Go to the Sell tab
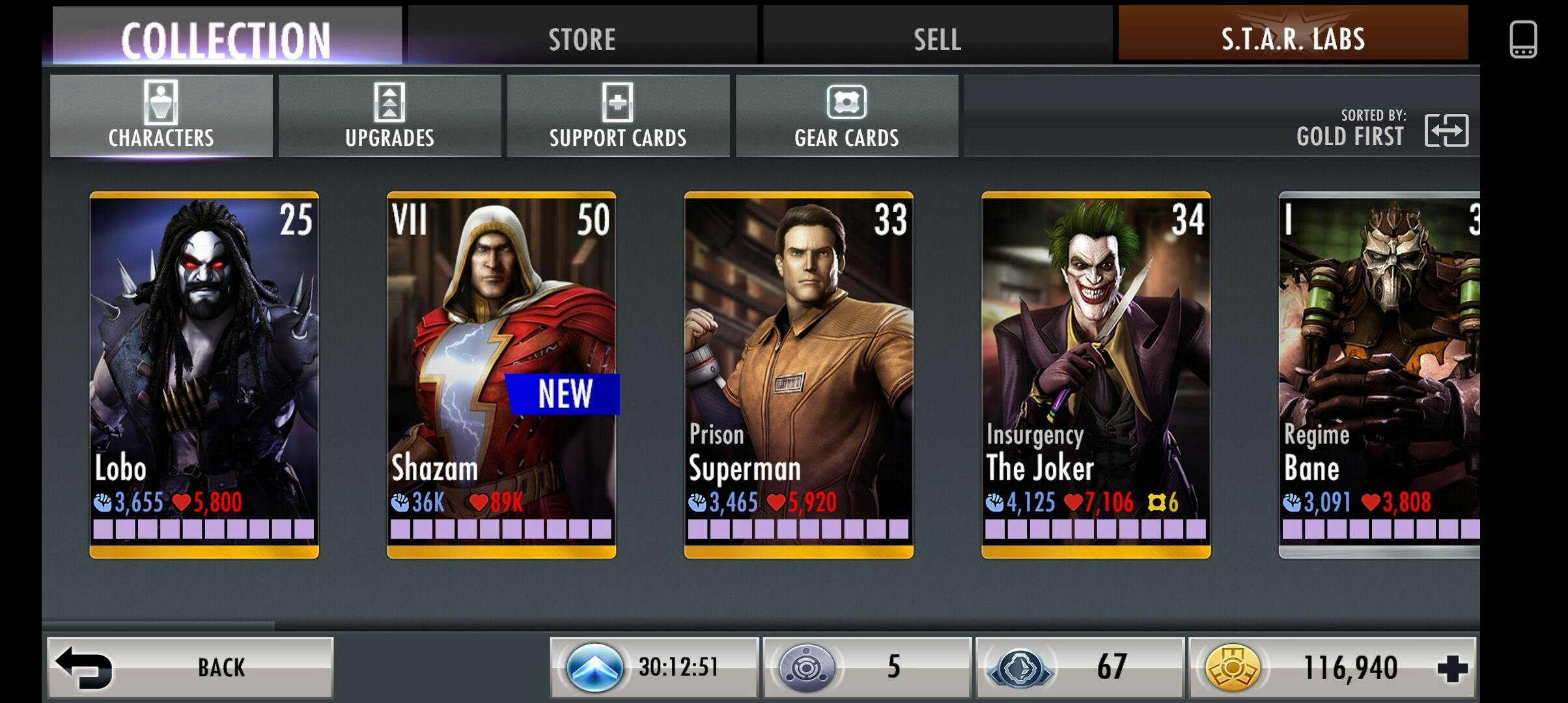Screen dimensions: 1568x703 (937, 38)
